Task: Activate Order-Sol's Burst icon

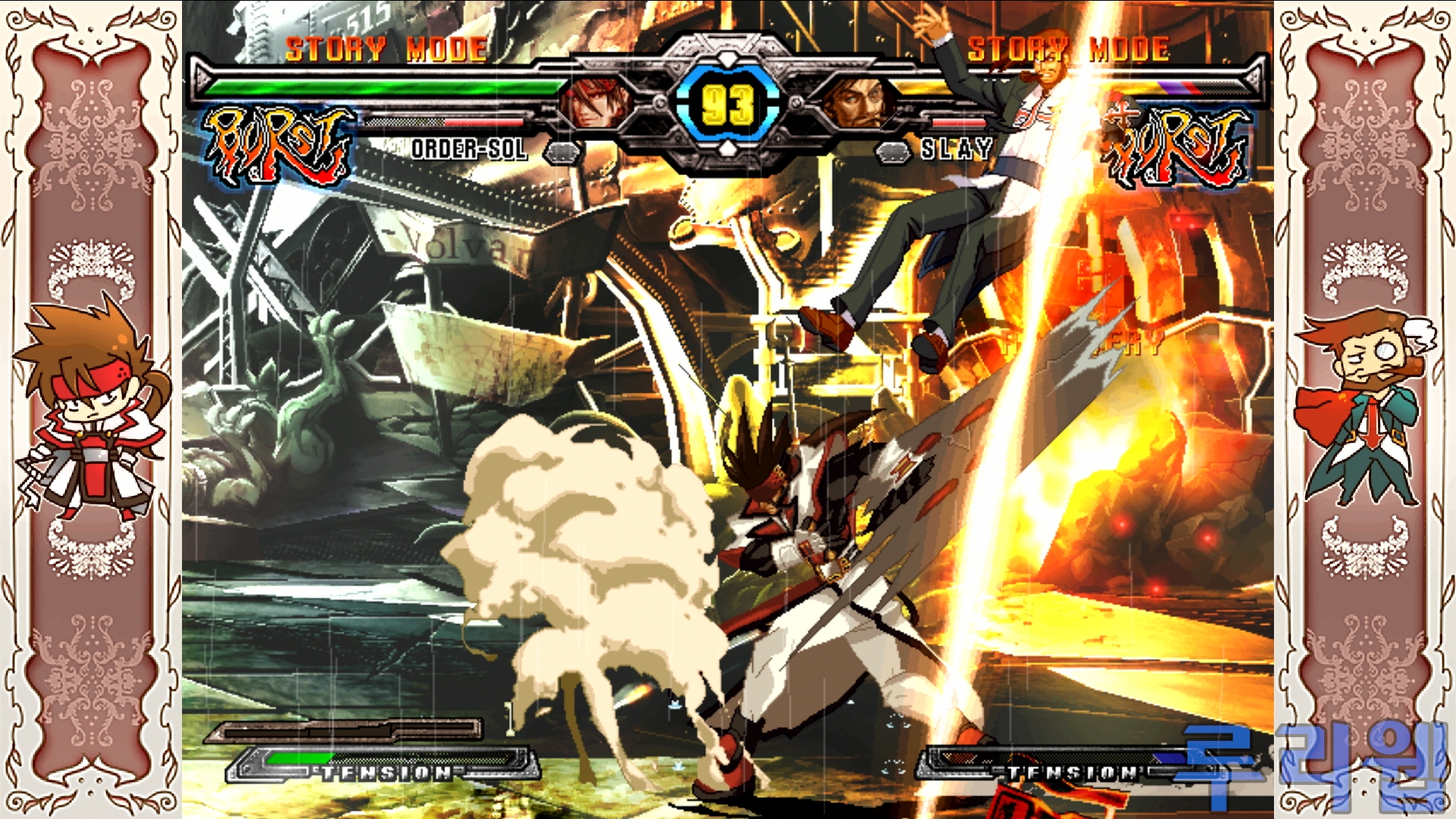Action: (x=277, y=146)
